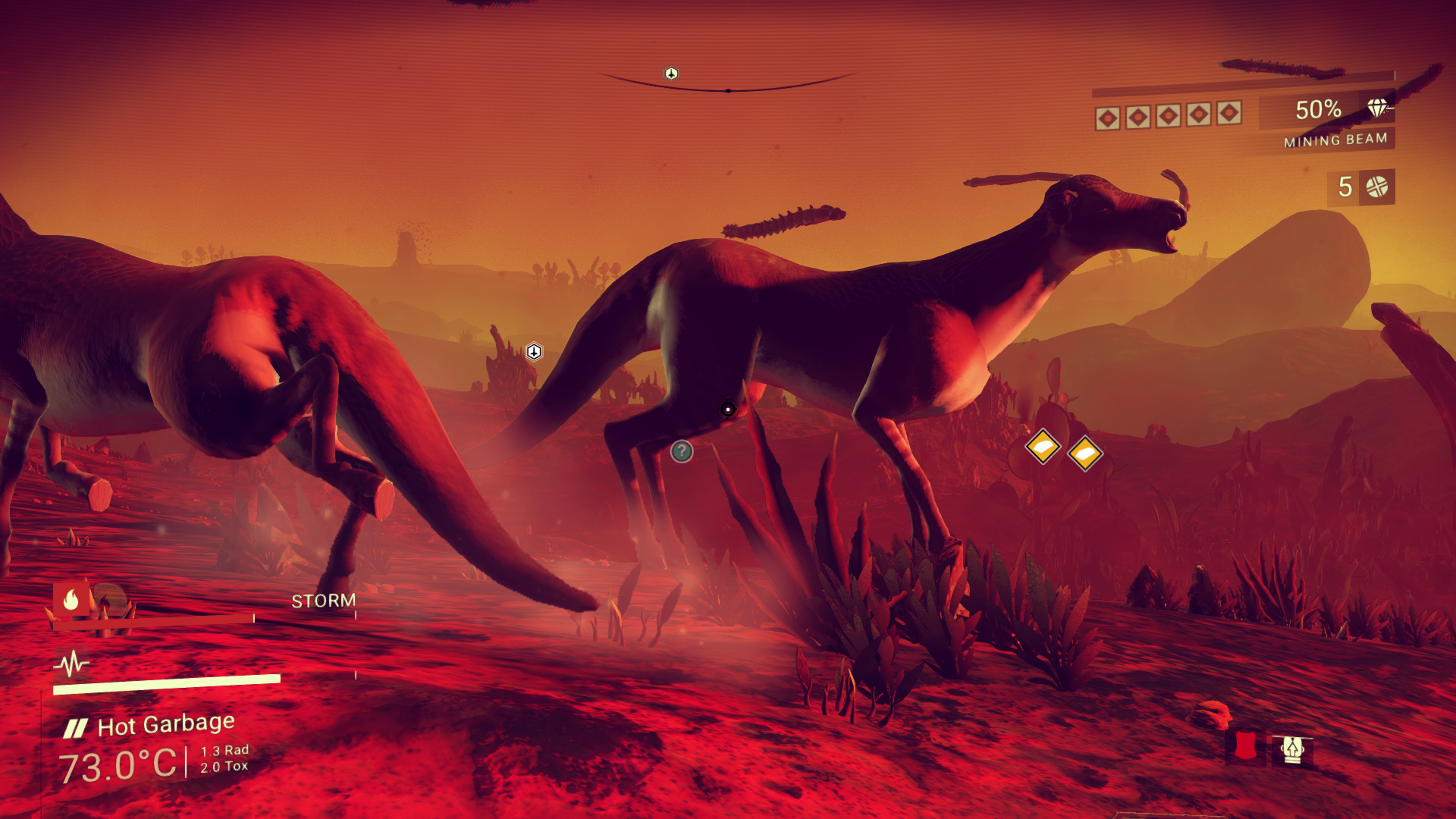The image size is (1456, 819).
Task: Select the life support pulse icon
Action: click(x=71, y=664)
